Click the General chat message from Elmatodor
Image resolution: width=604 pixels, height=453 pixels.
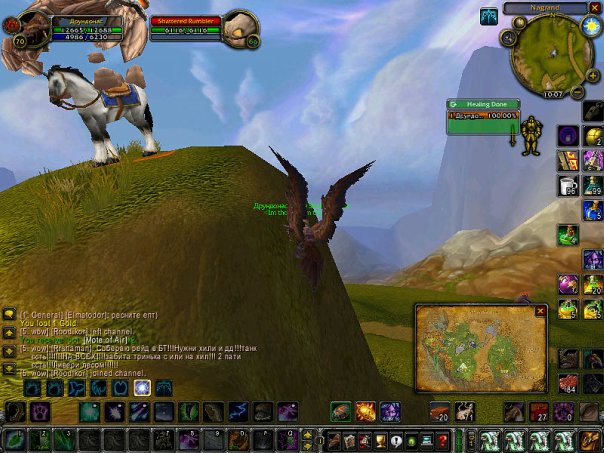pyautogui.click(x=70, y=313)
